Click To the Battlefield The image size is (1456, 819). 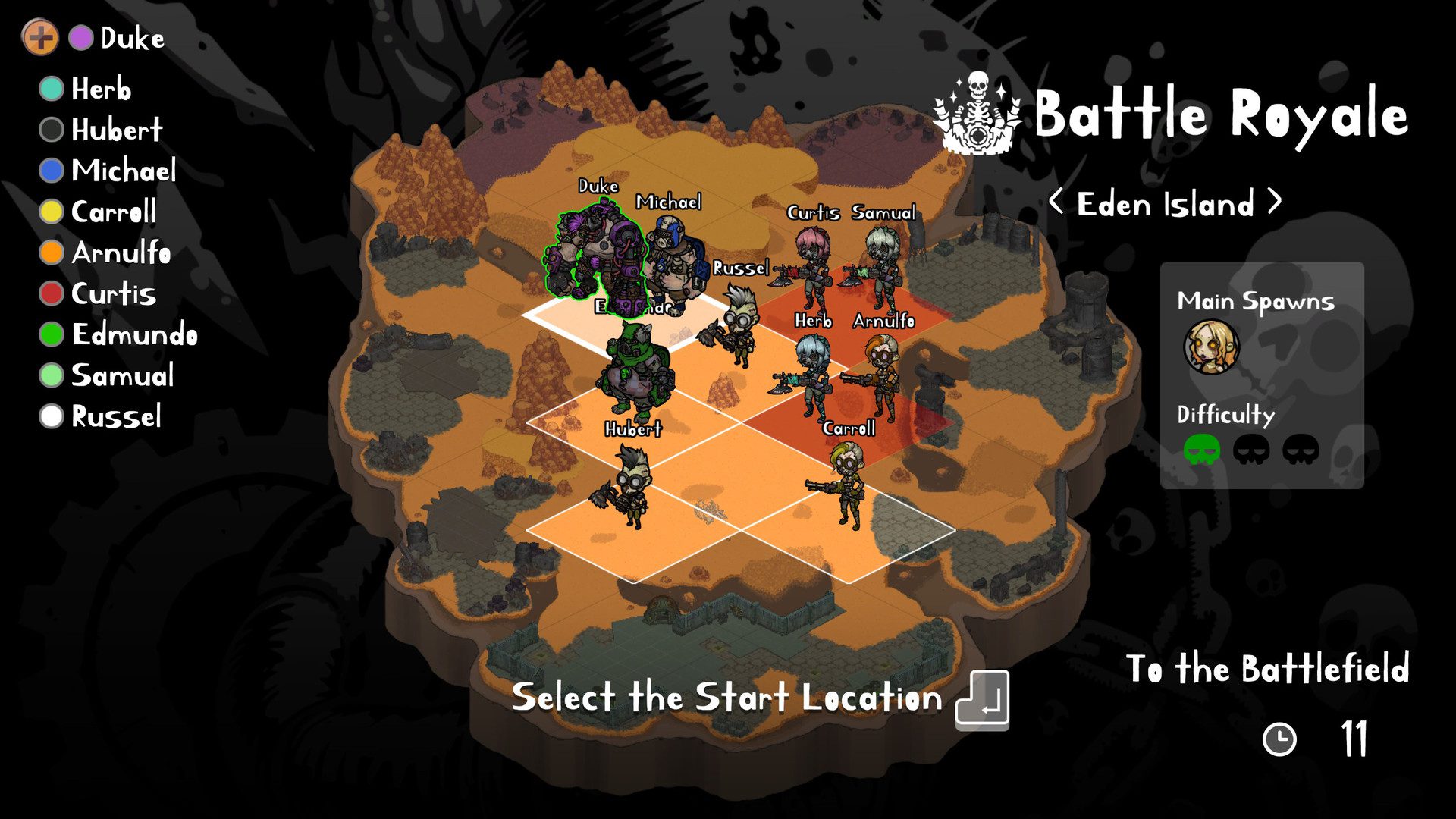[1268, 669]
